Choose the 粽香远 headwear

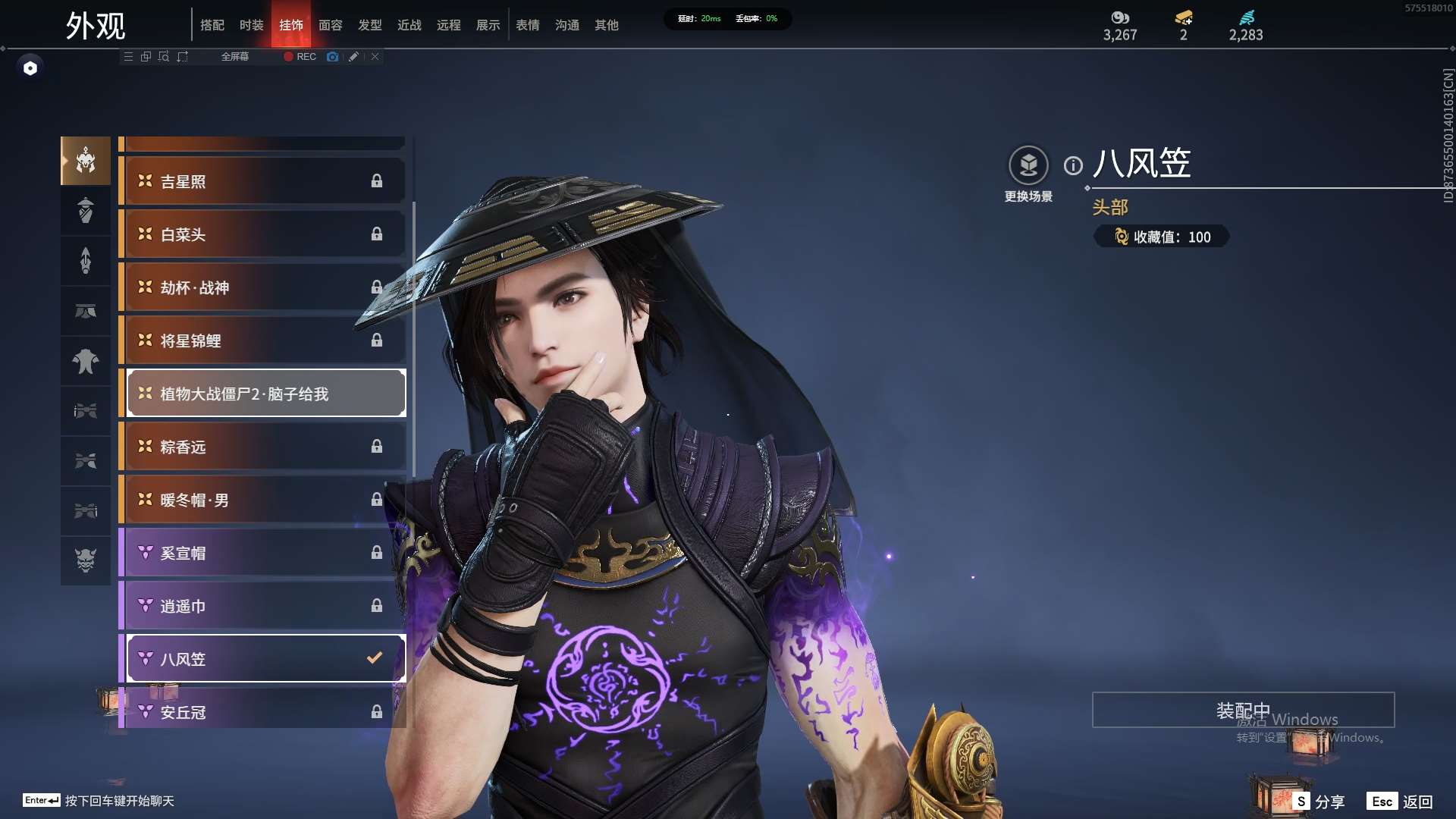(x=262, y=447)
